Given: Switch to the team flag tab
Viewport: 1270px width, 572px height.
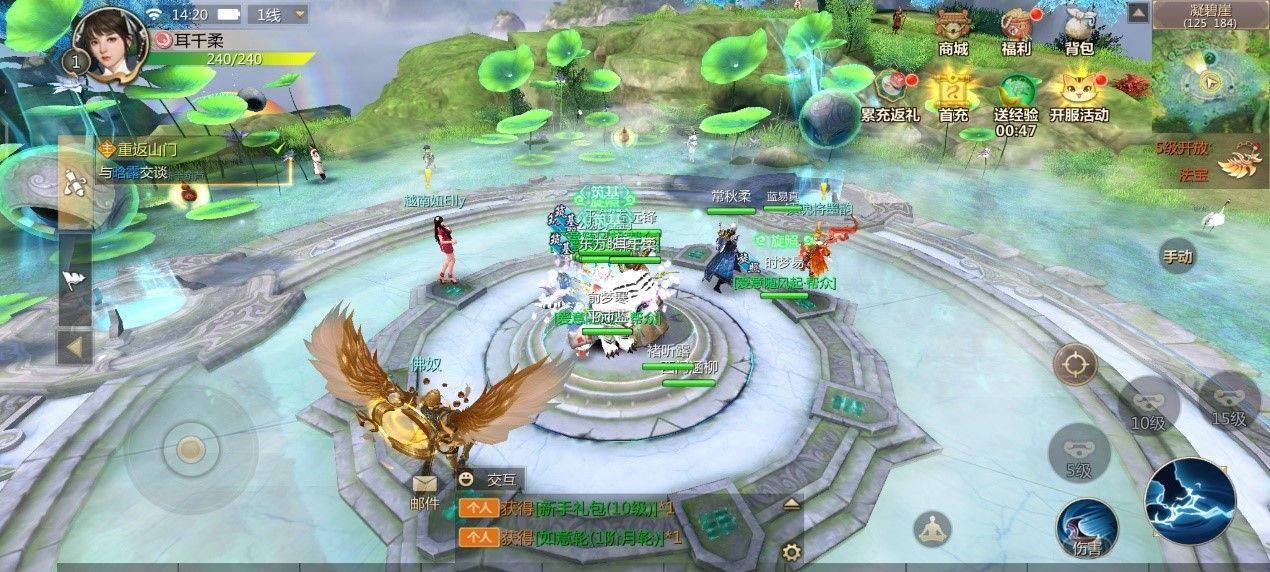Looking at the screenshot, I should [x=75, y=280].
